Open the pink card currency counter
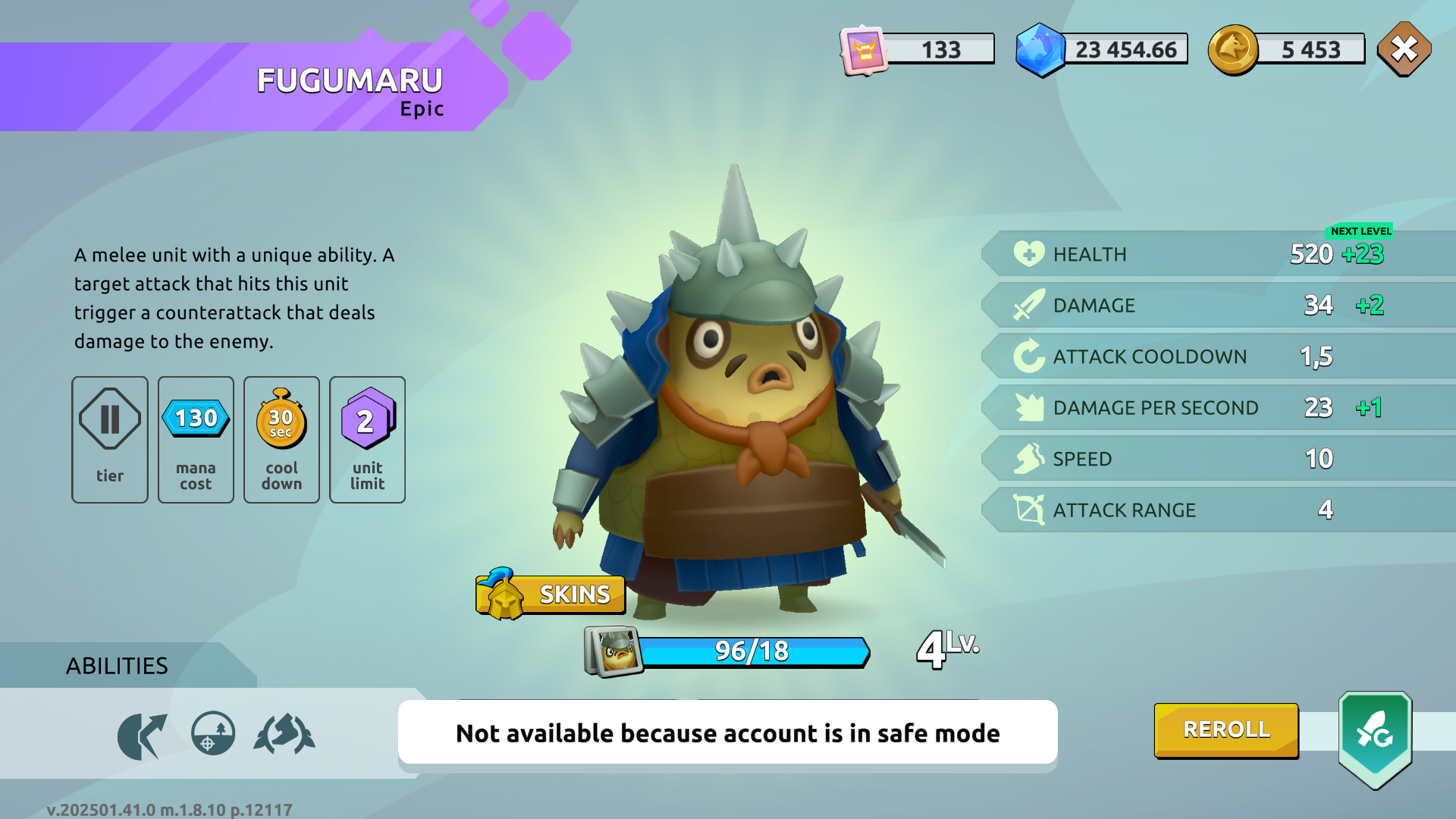Screen dimensions: 1456x819 pos(918,49)
